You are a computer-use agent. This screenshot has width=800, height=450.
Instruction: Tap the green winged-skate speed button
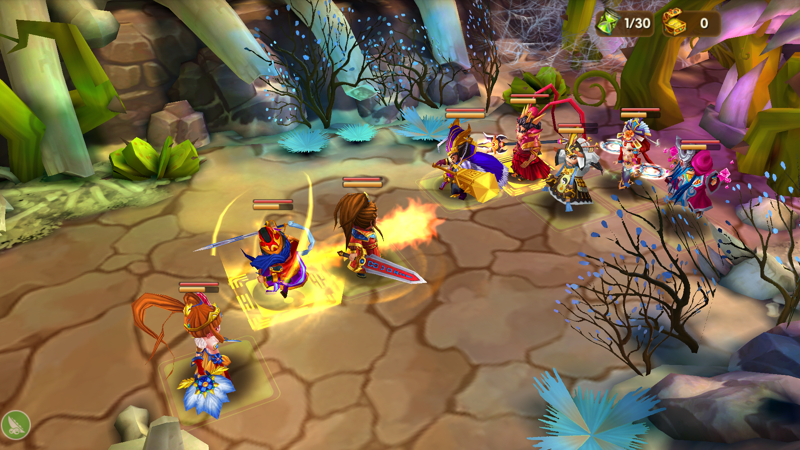pyautogui.click(x=15, y=424)
